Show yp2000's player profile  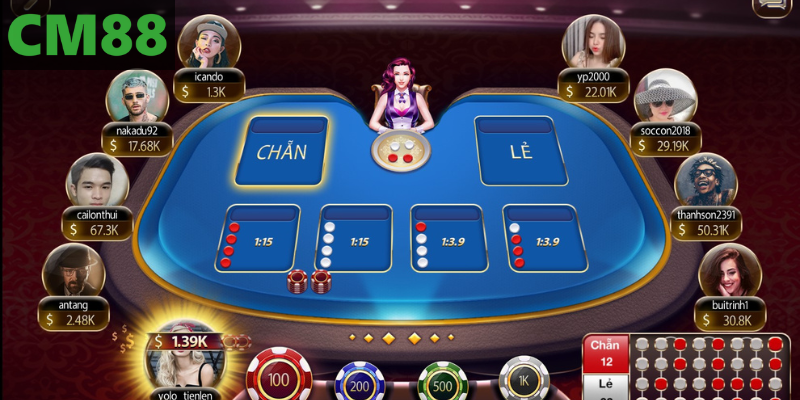click(592, 42)
